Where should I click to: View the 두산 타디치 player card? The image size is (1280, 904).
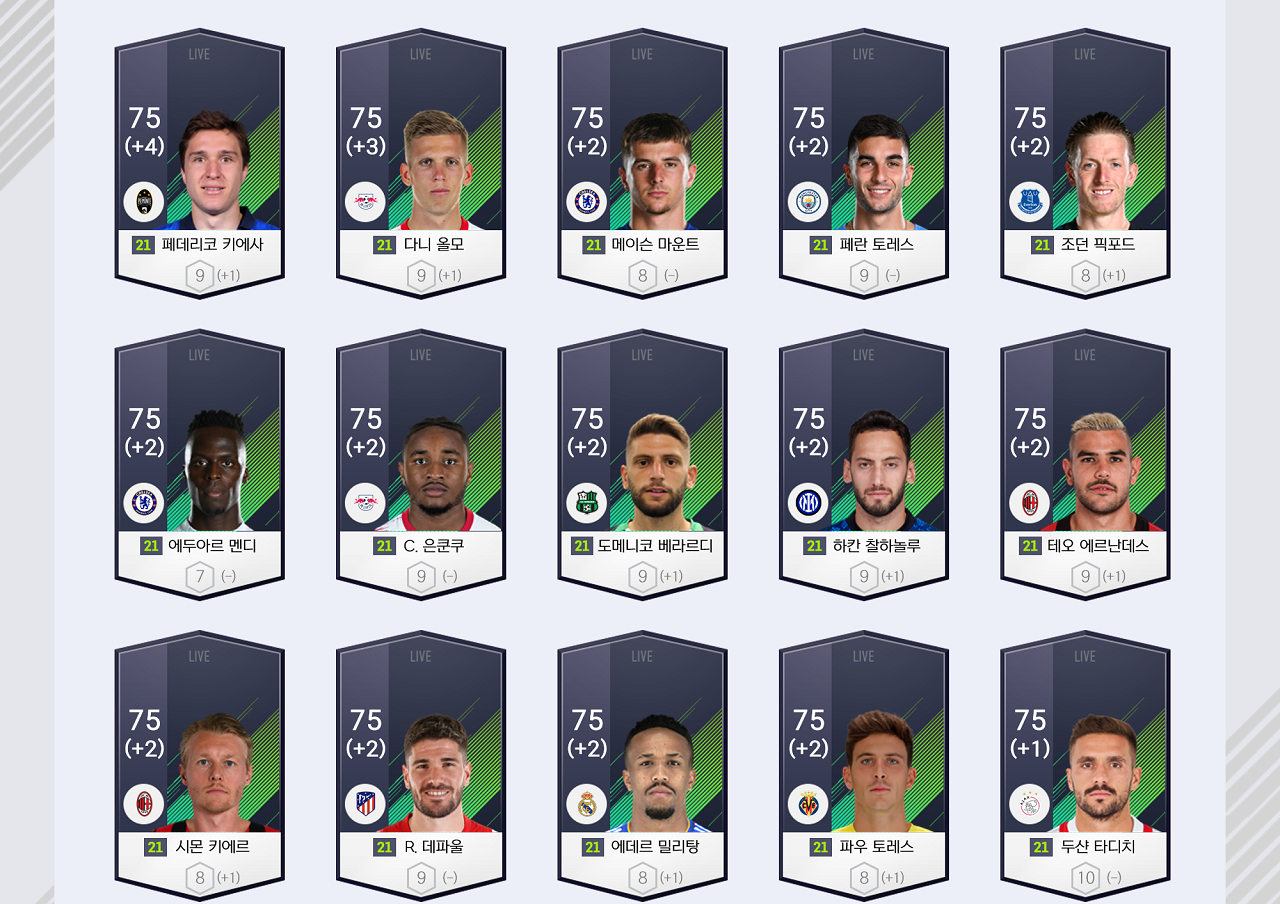[1085, 767]
